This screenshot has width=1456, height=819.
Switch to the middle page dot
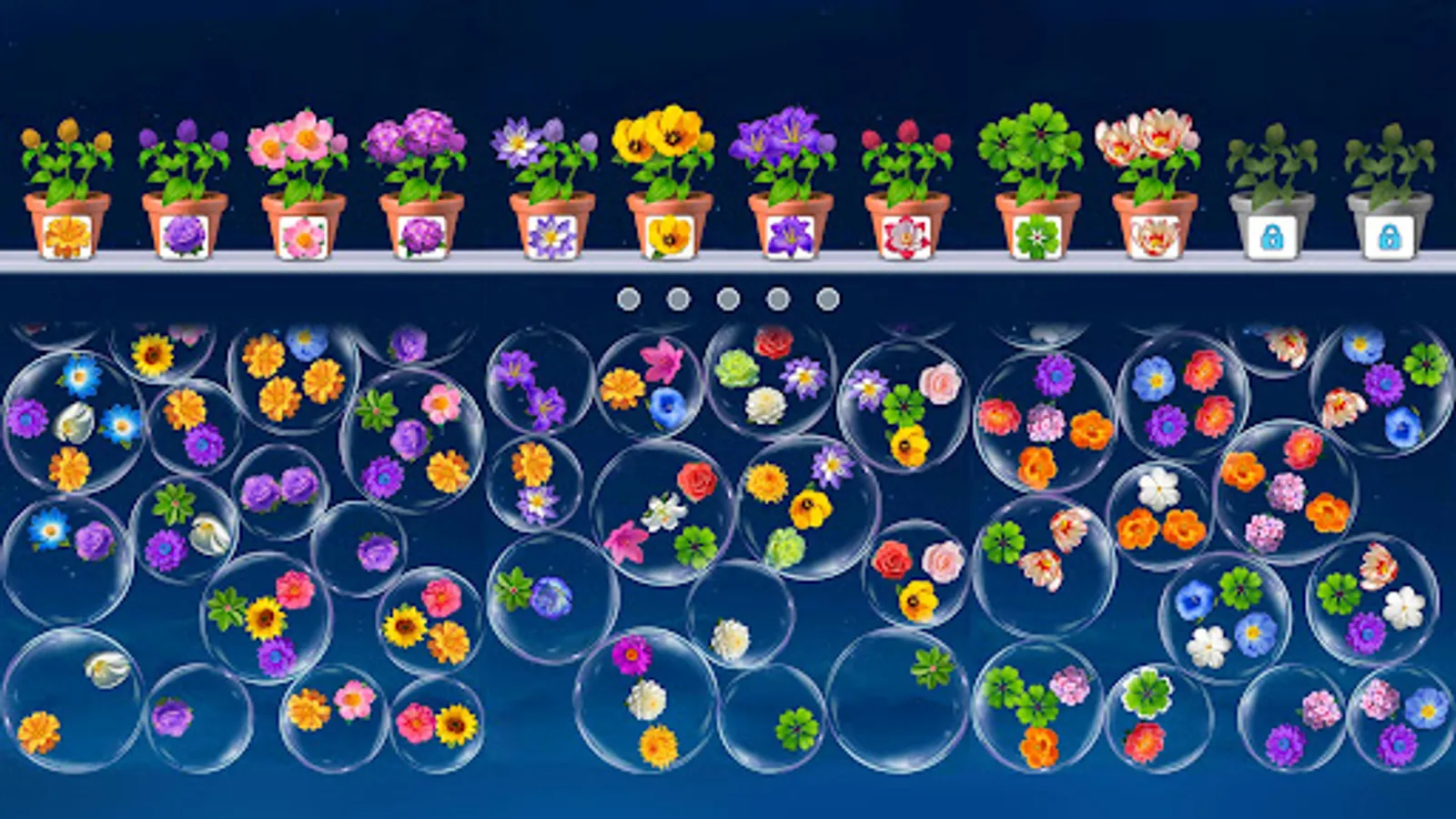726,296
